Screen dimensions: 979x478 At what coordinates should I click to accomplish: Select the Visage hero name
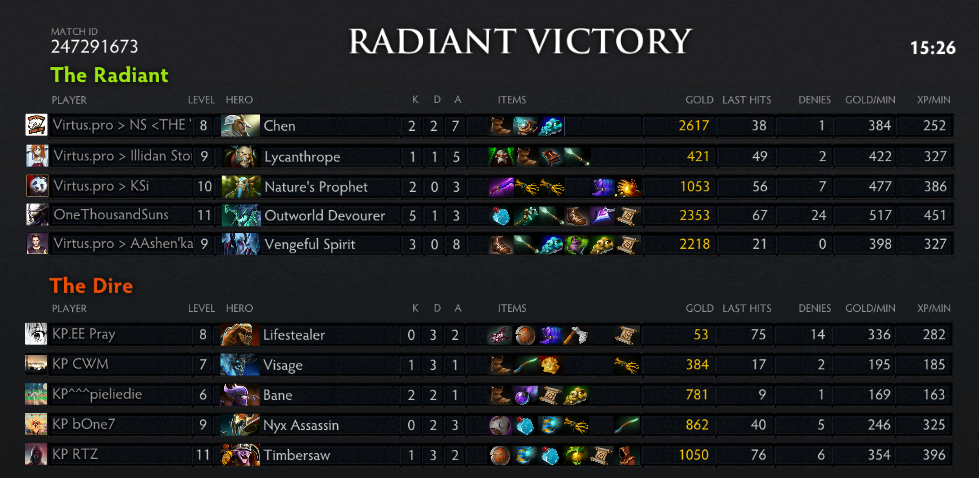pyautogui.click(x=283, y=365)
